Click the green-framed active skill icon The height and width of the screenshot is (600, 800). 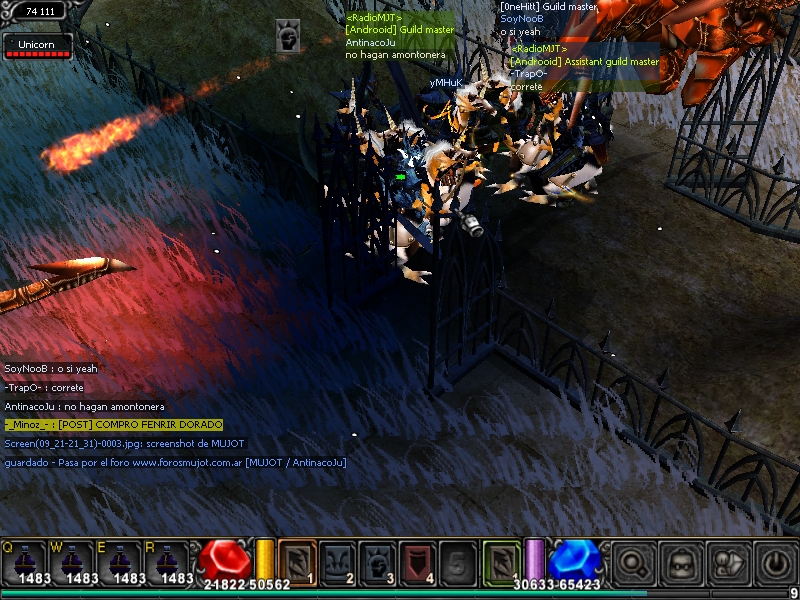(502, 561)
